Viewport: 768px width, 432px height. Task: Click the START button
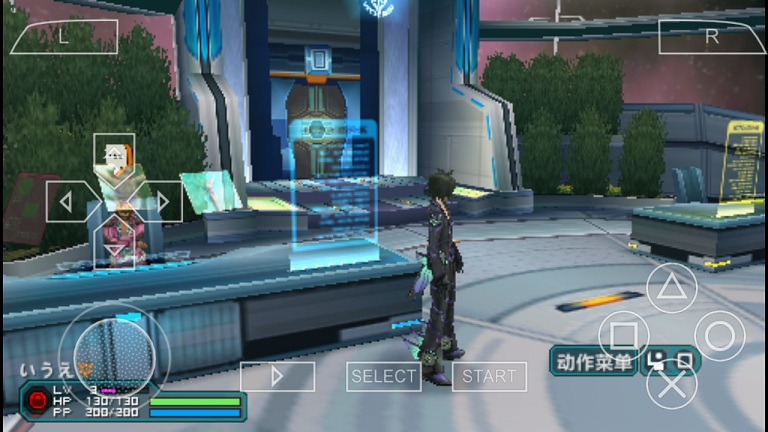[489, 376]
